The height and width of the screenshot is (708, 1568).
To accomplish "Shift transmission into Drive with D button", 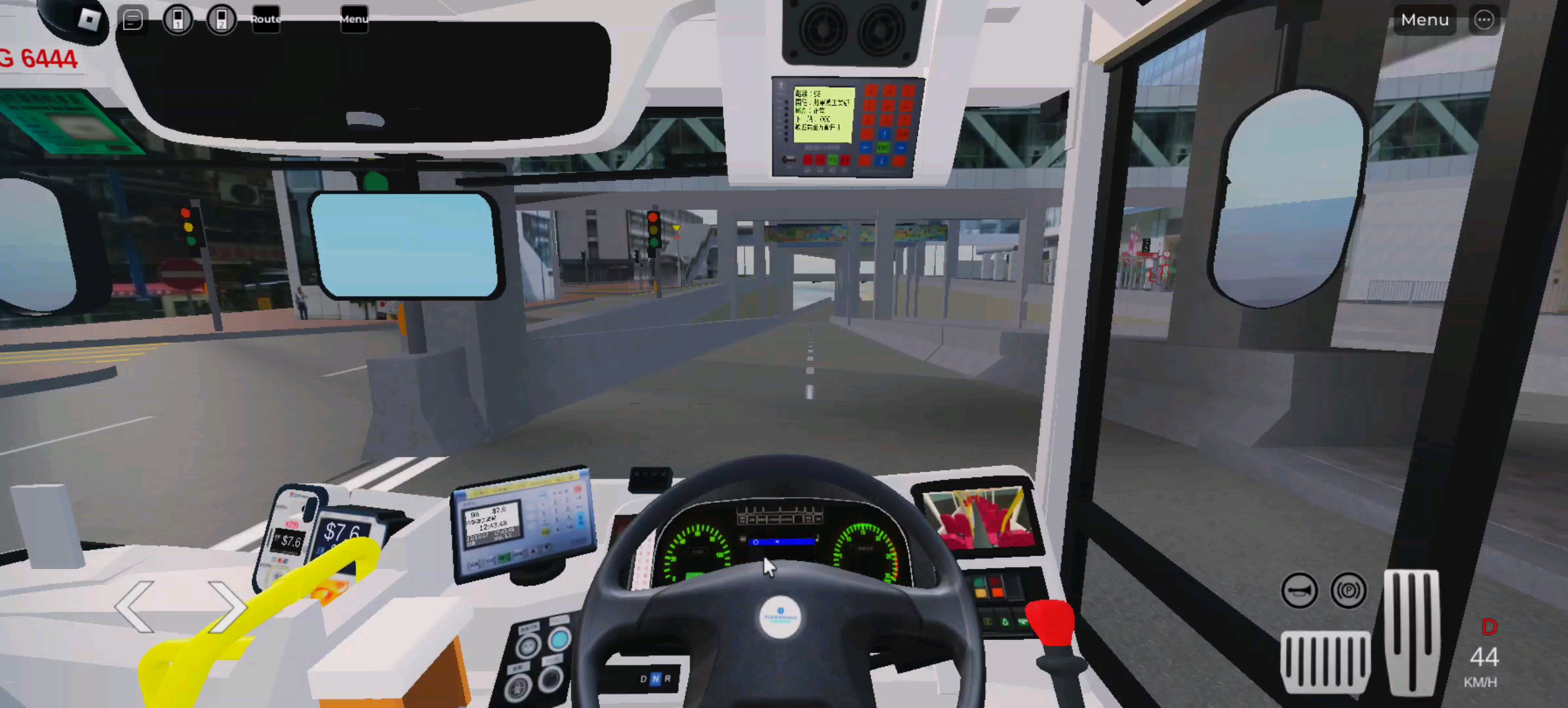I will coord(643,680).
